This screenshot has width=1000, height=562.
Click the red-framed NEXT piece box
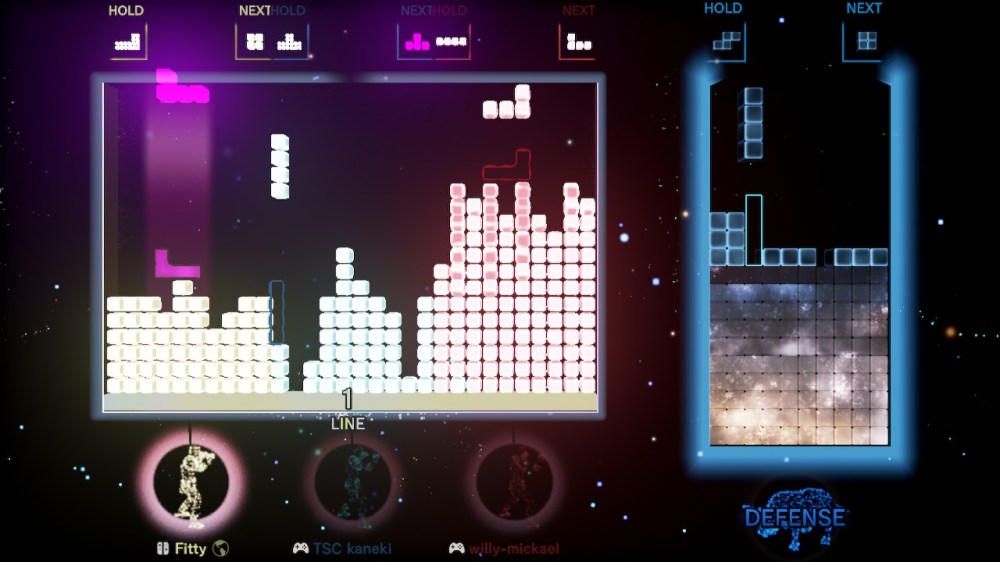click(x=578, y=42)
